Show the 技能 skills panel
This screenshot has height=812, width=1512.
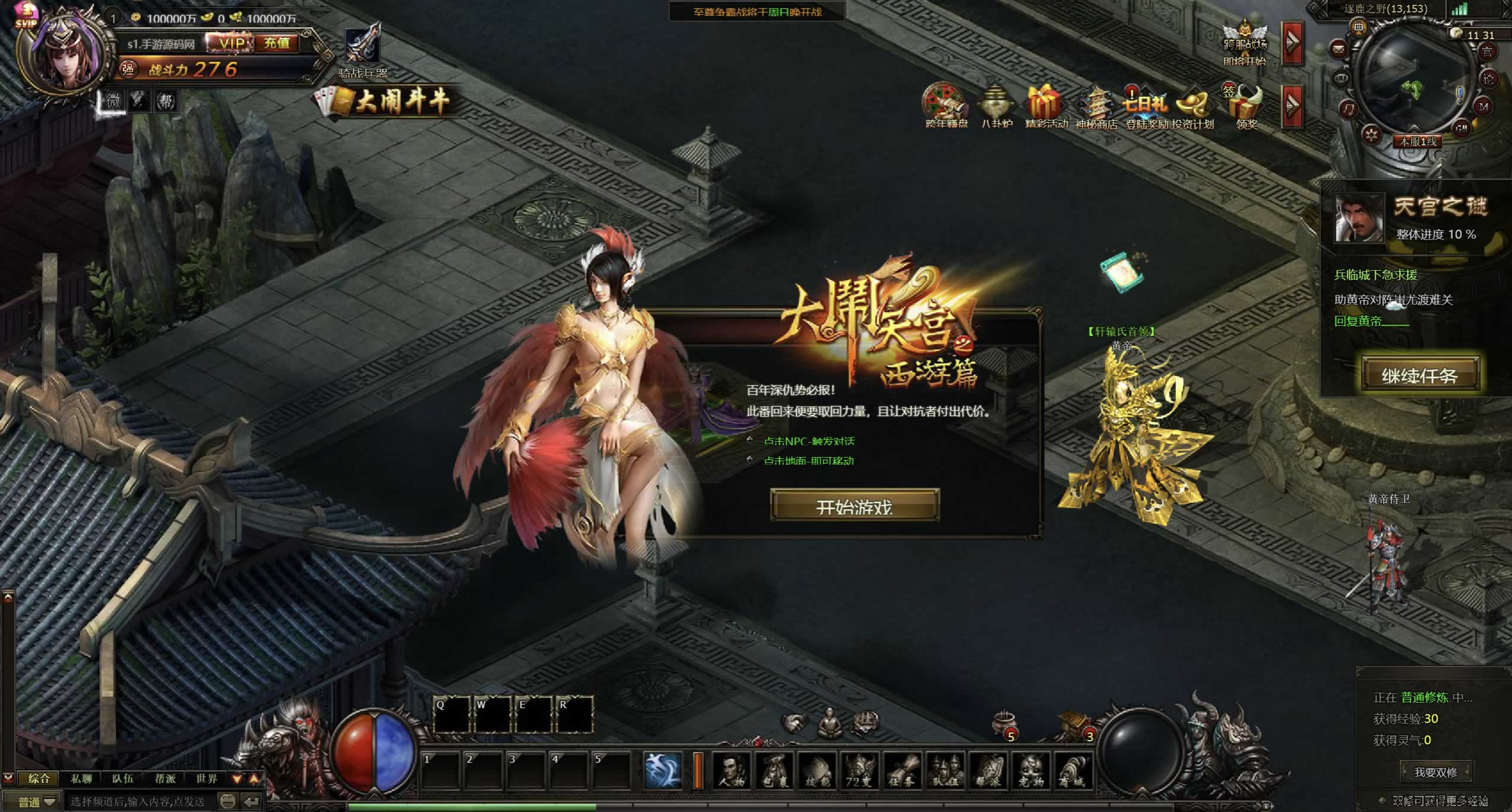click(817, 770)
